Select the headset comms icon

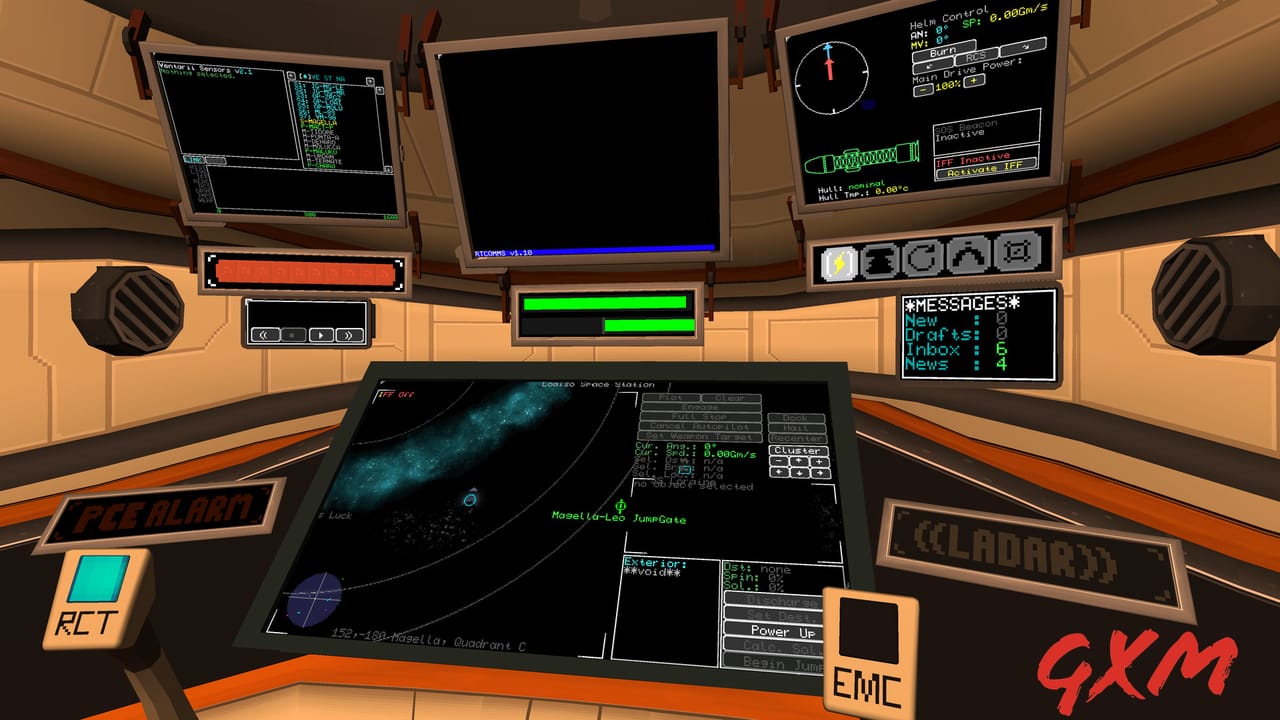tap(966, 256)
